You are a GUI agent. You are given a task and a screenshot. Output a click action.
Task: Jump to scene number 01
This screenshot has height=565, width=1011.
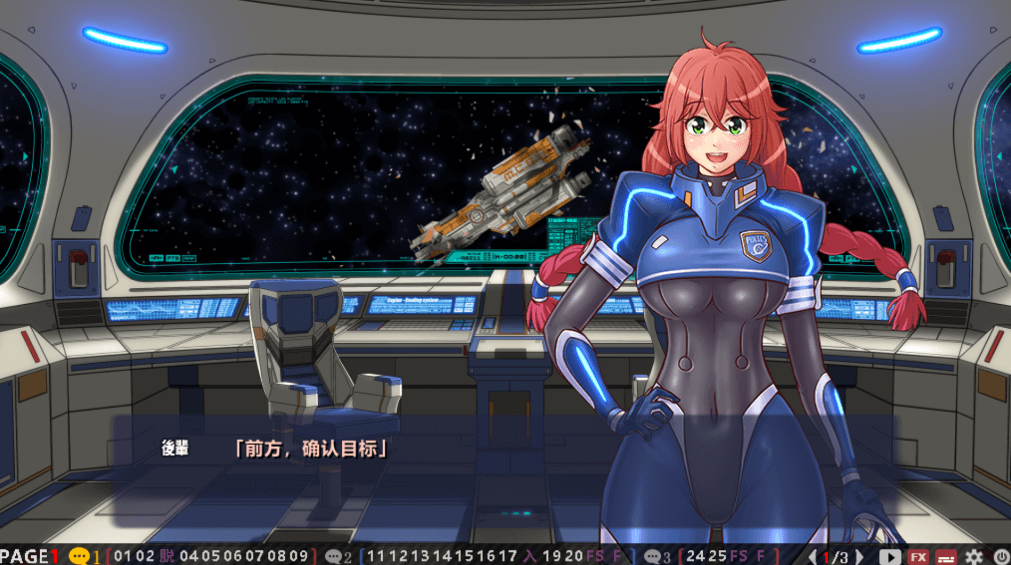pos(123,556)
